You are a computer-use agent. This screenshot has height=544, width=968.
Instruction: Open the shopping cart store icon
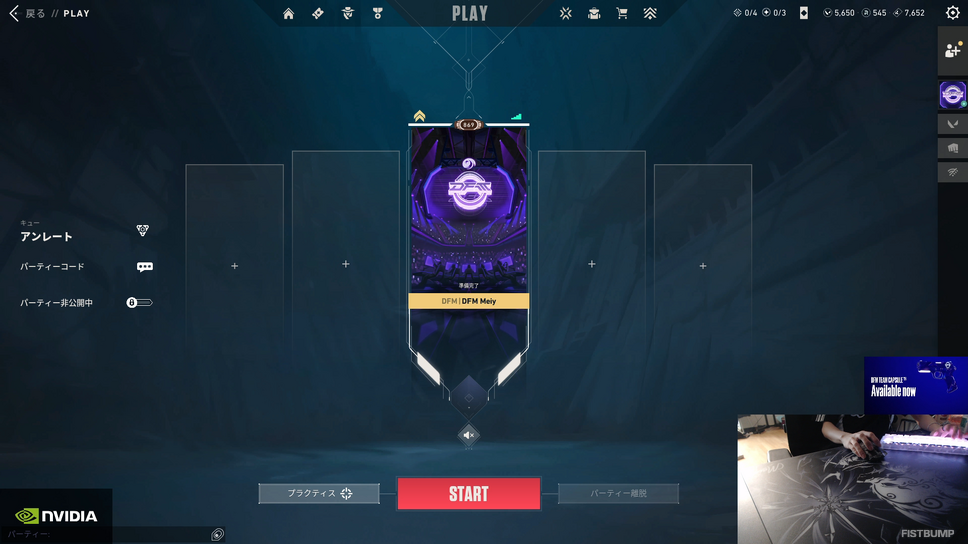622,13
